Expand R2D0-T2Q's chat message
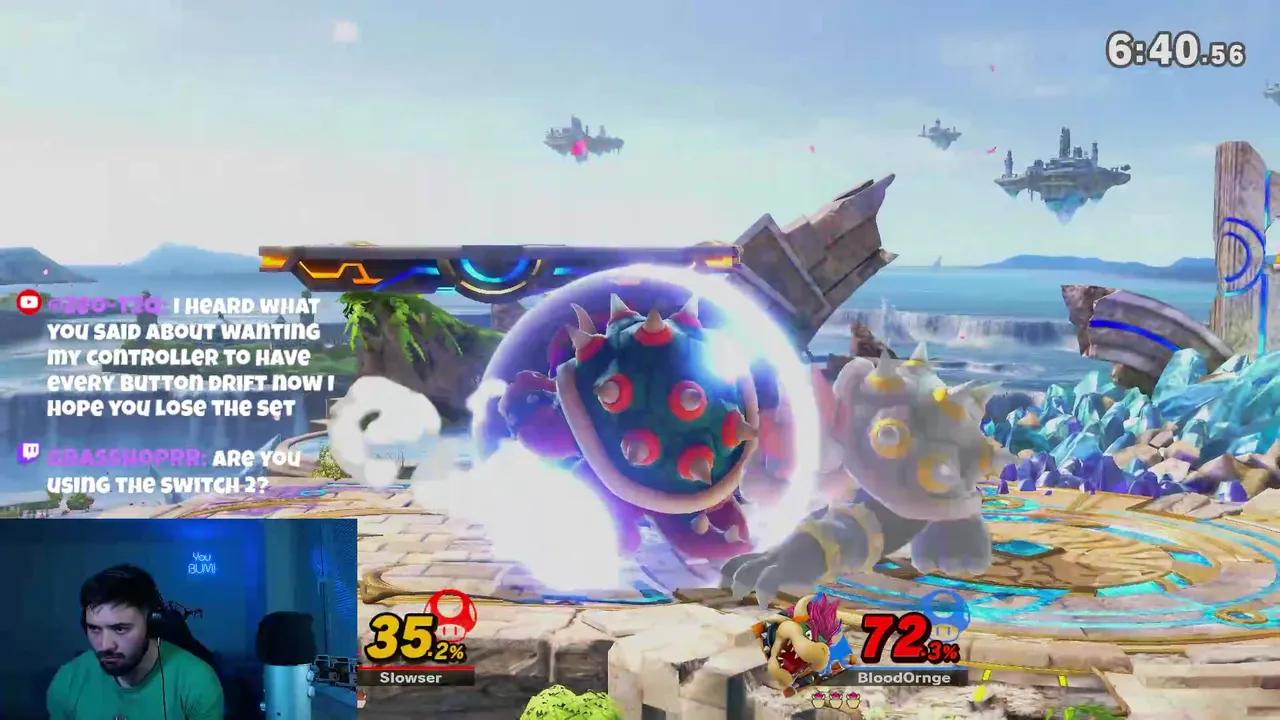Viewport: 1280px width, 720px height. [185, 357]
